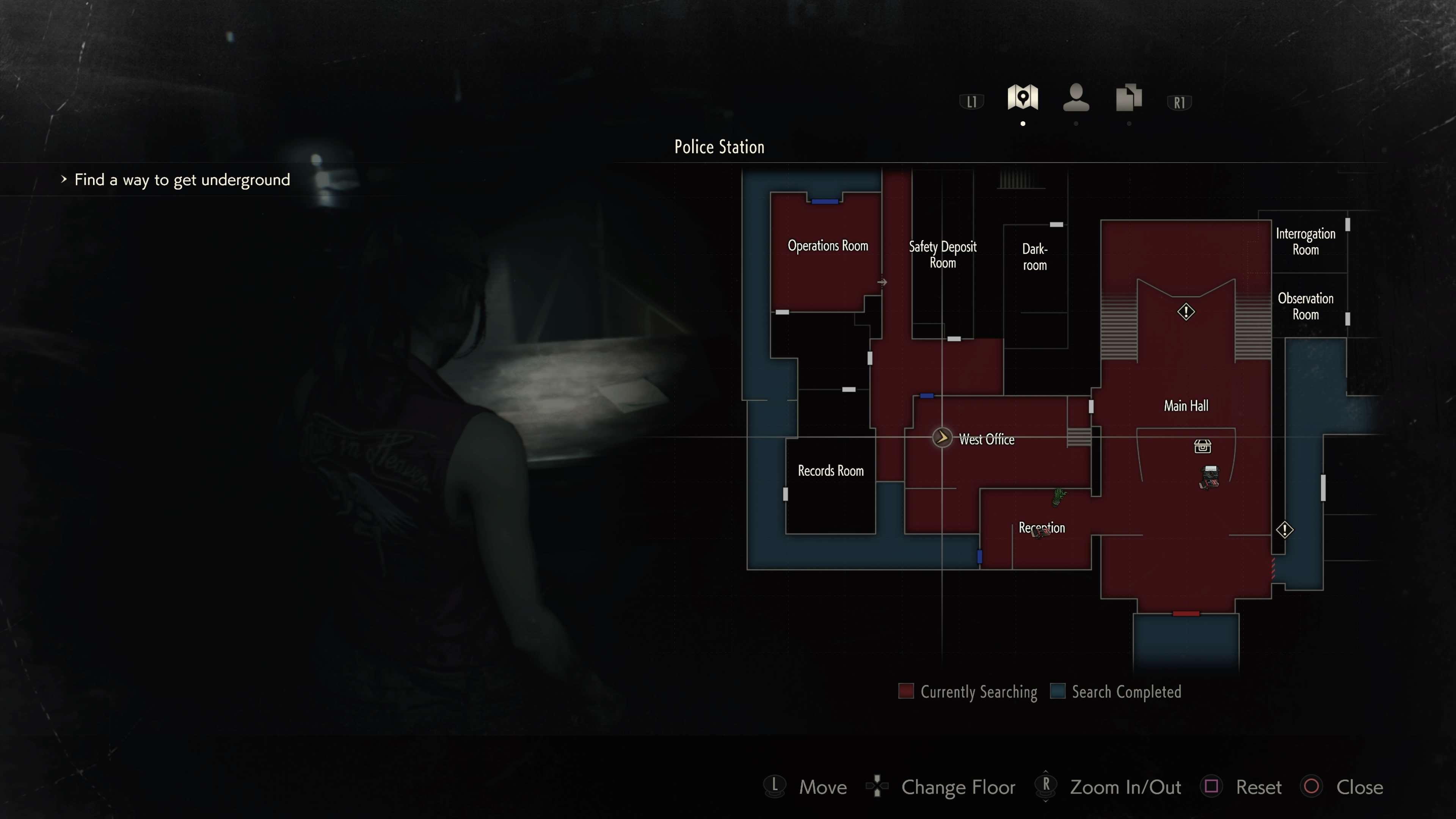
Task: Select the Darkroom on the map
Action: pyautogui.click(x=1034, y=257)
